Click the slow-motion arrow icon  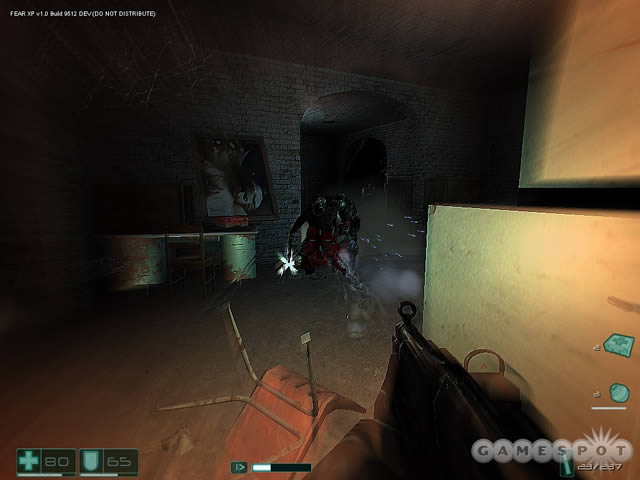click(x=239, y=466)
